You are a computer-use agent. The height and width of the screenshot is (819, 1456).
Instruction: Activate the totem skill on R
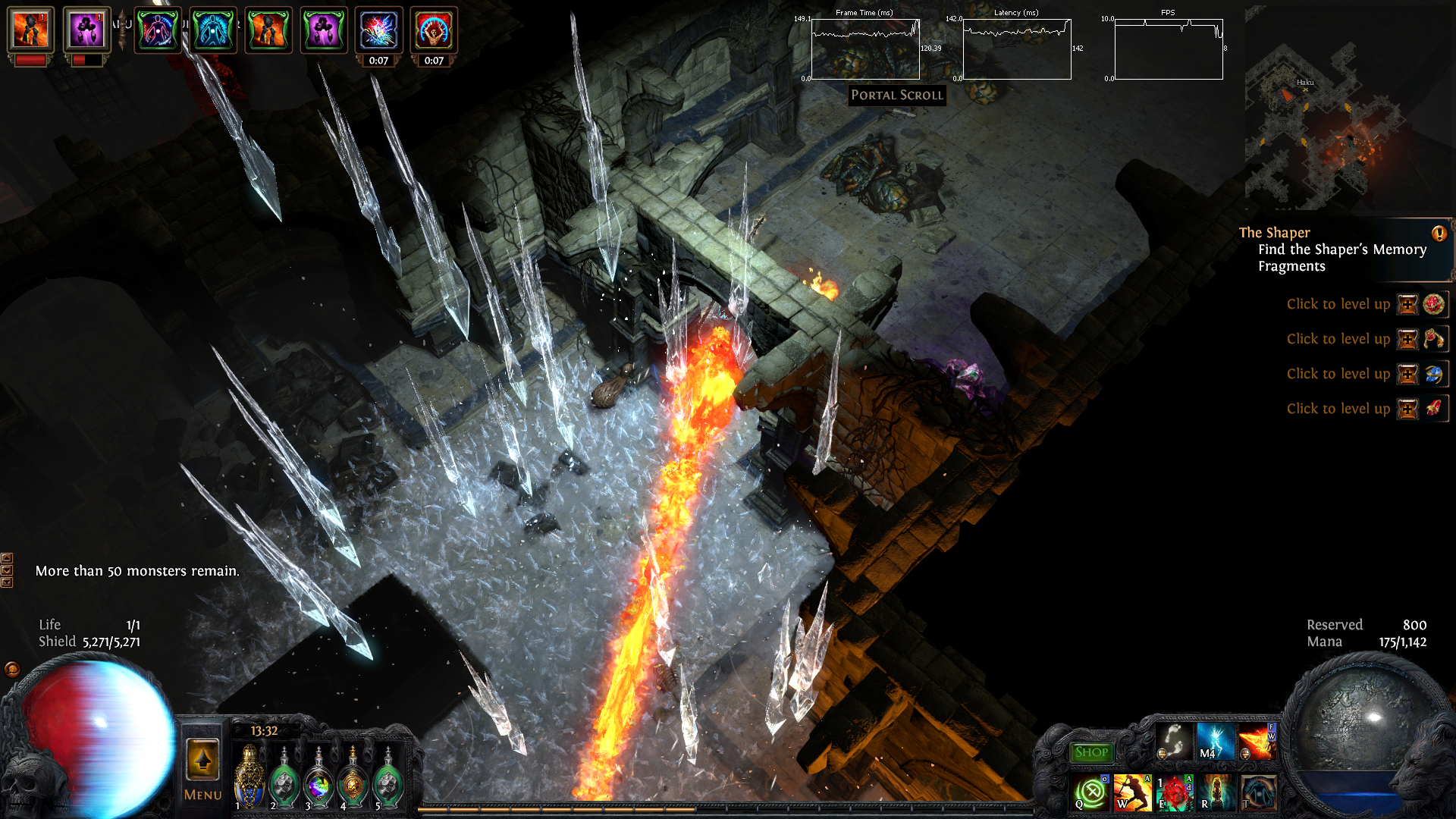click(x=1216, y=793)
